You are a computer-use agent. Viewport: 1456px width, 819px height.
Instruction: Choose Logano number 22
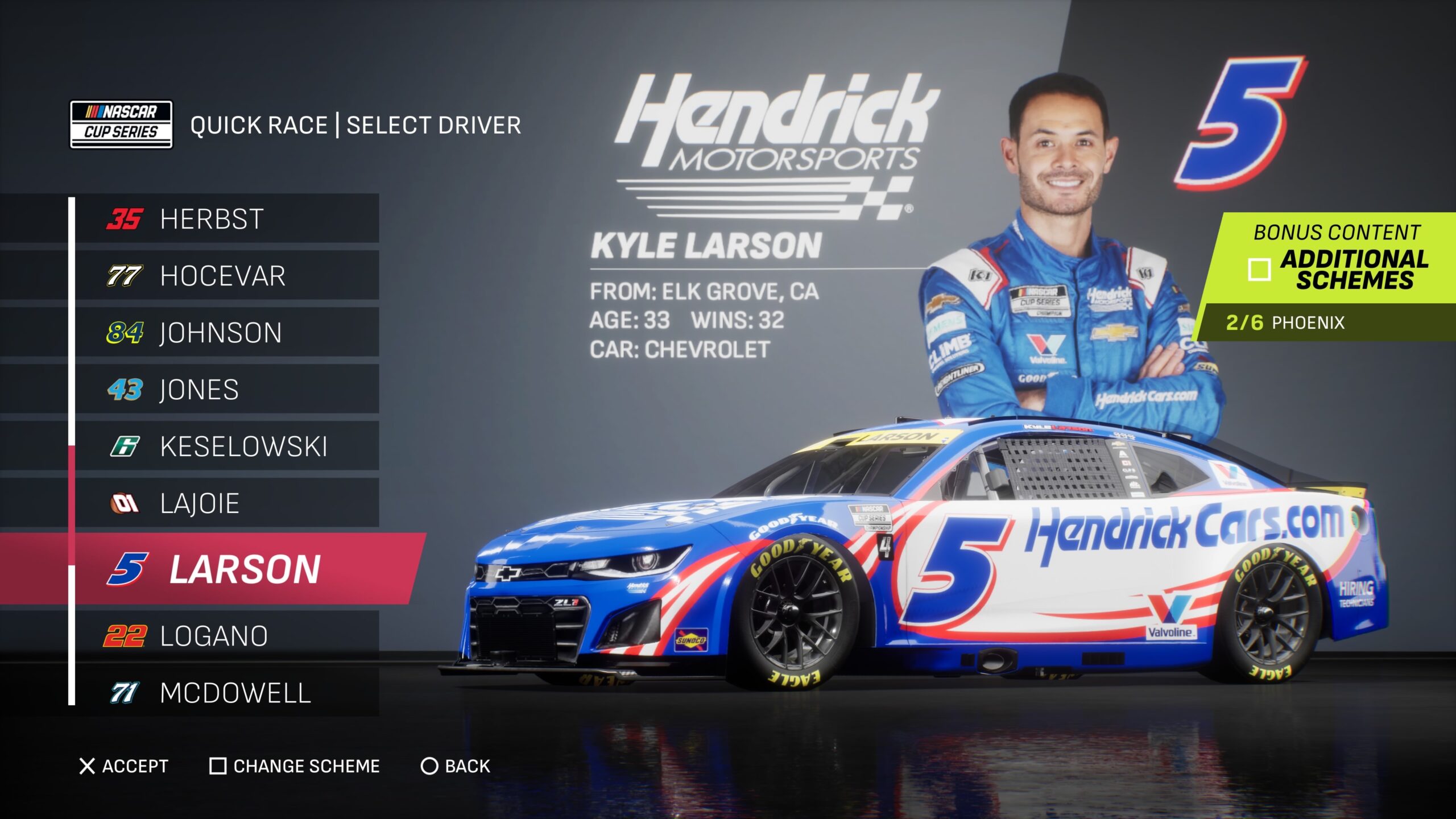click(x=226, y=636)
